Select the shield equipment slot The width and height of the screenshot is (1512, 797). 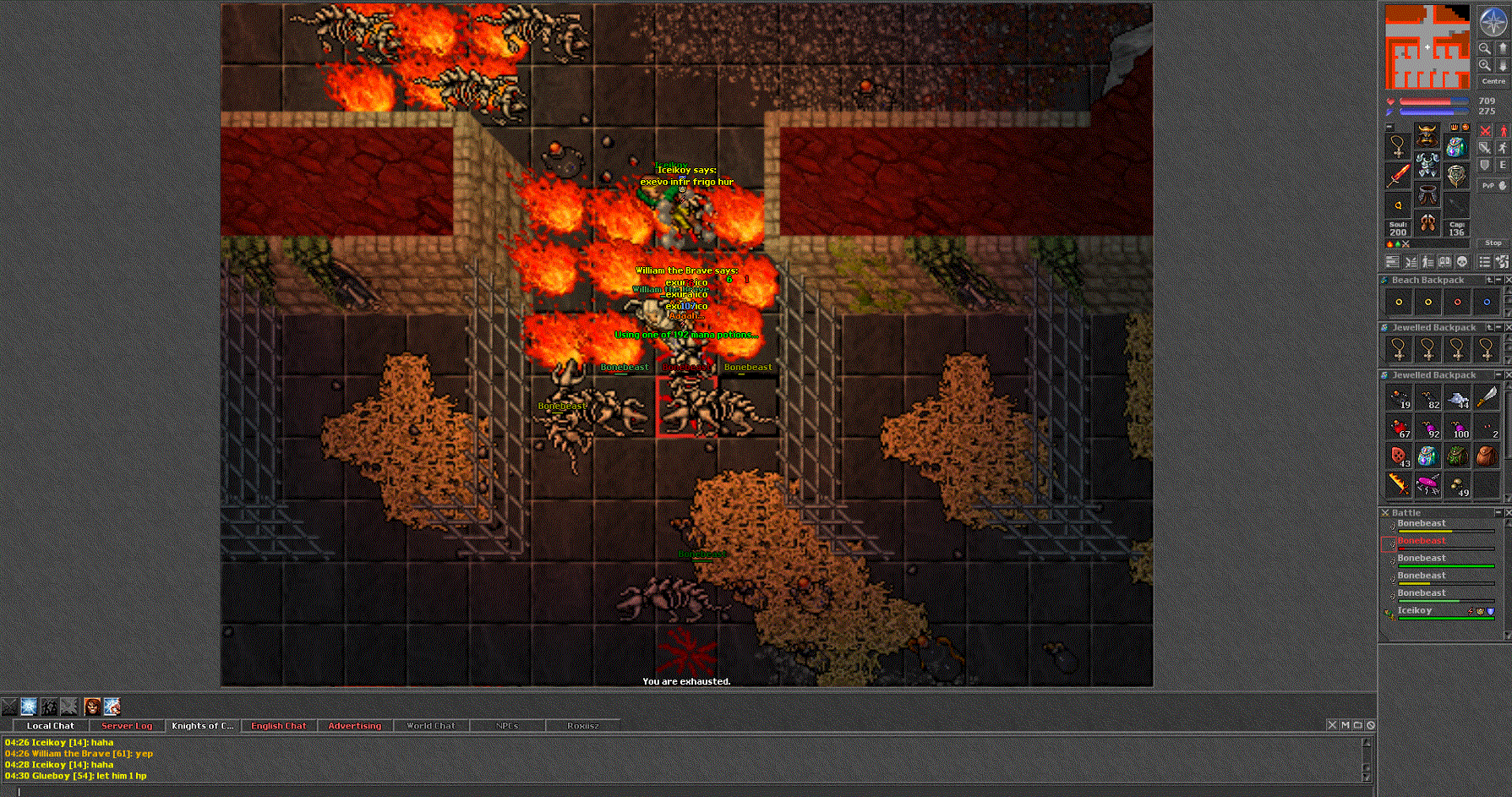(x=1456, y=175)
